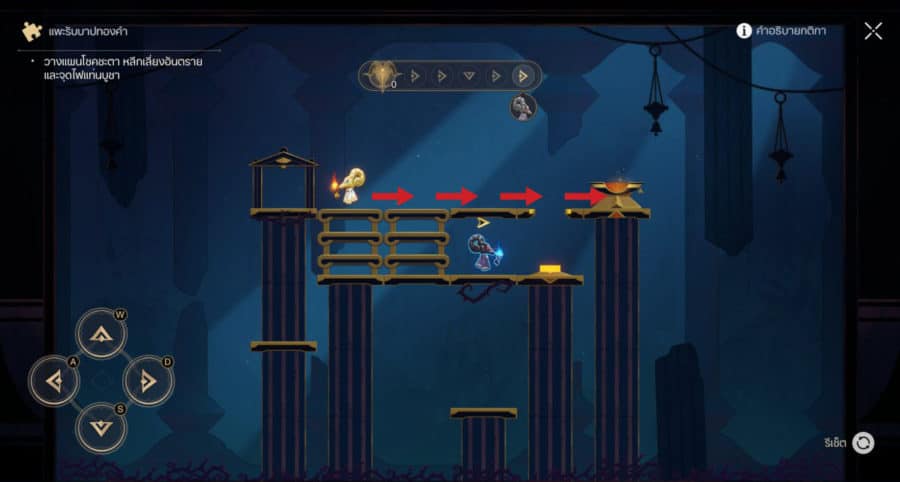Click the grey character portrait under the sequence
900x482 pixels.
coord(523,107)
